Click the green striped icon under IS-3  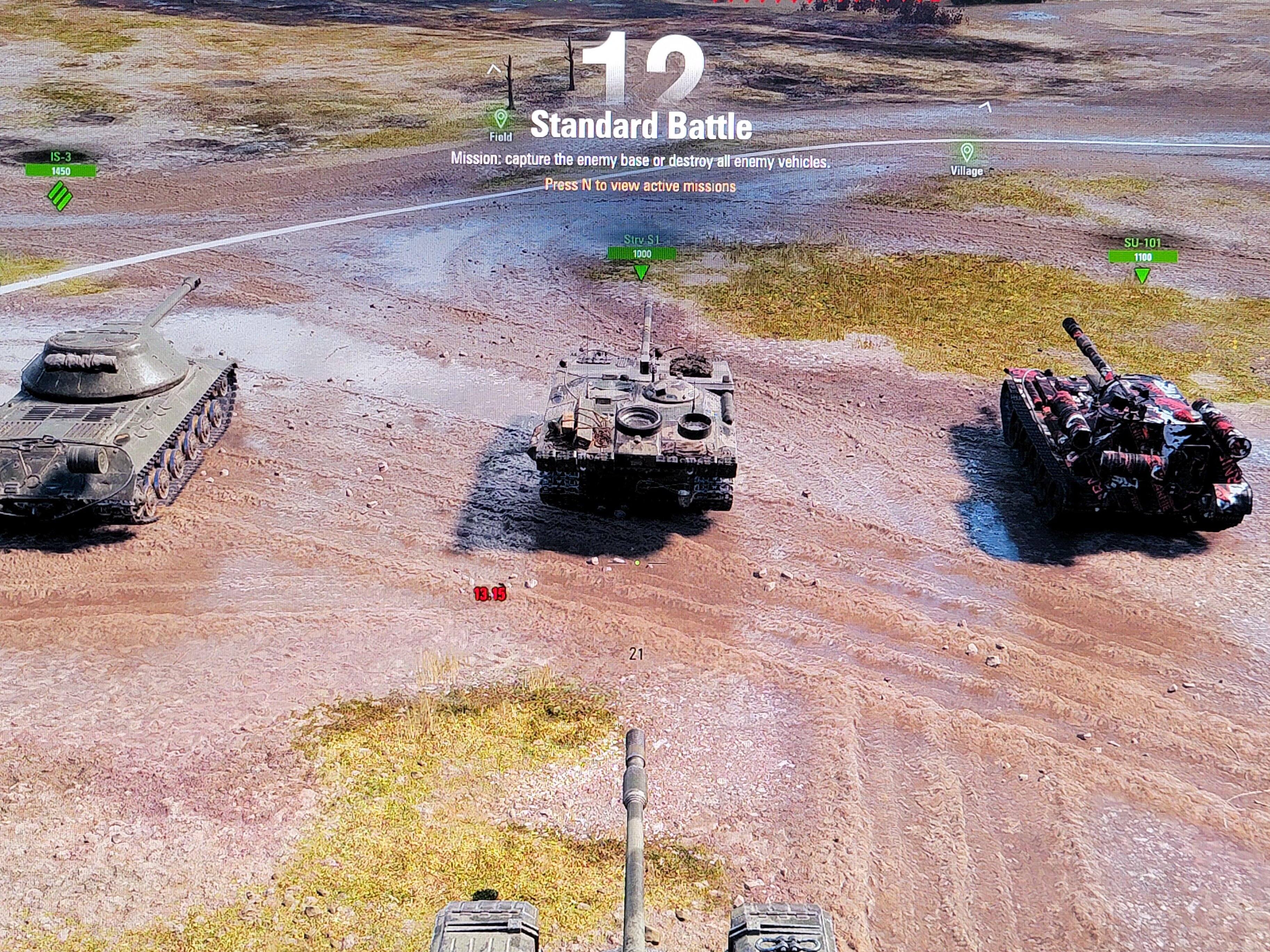60,196
